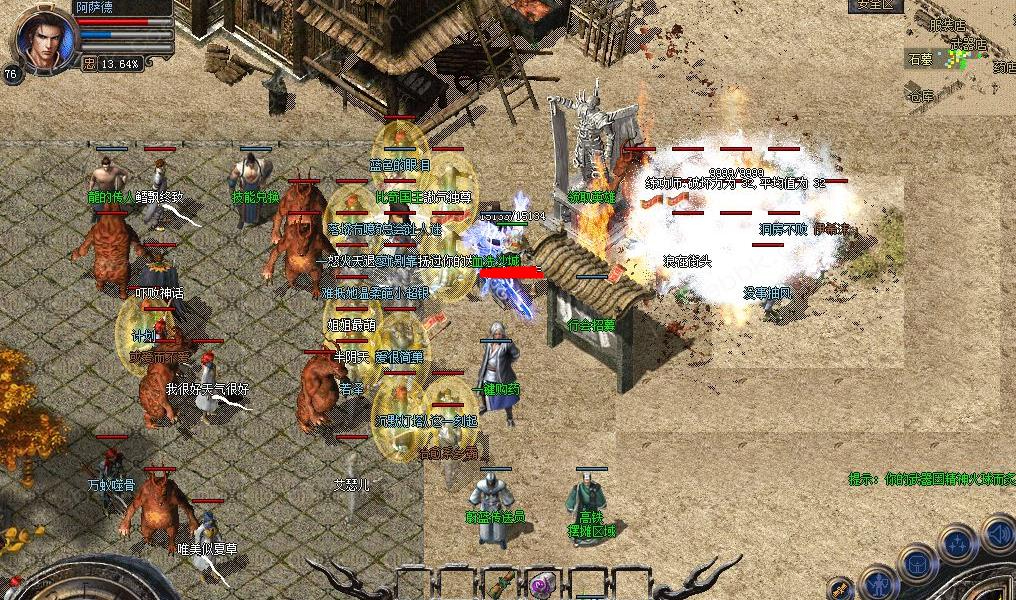
Task: Open the round chest-shaped bag button
Action: click(917, 562)
